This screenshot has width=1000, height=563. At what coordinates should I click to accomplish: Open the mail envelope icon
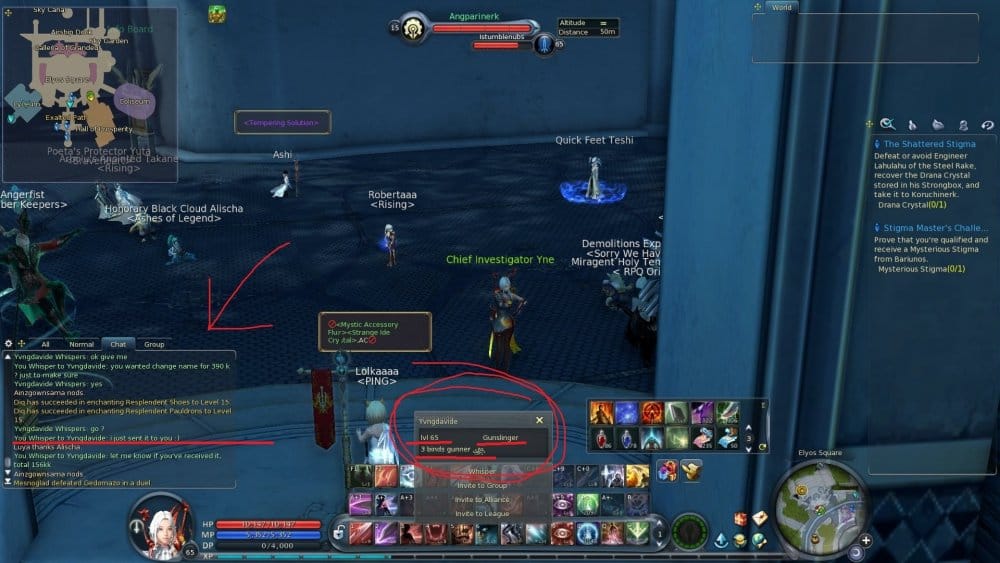pyautogui.click(x=759, y=518)
